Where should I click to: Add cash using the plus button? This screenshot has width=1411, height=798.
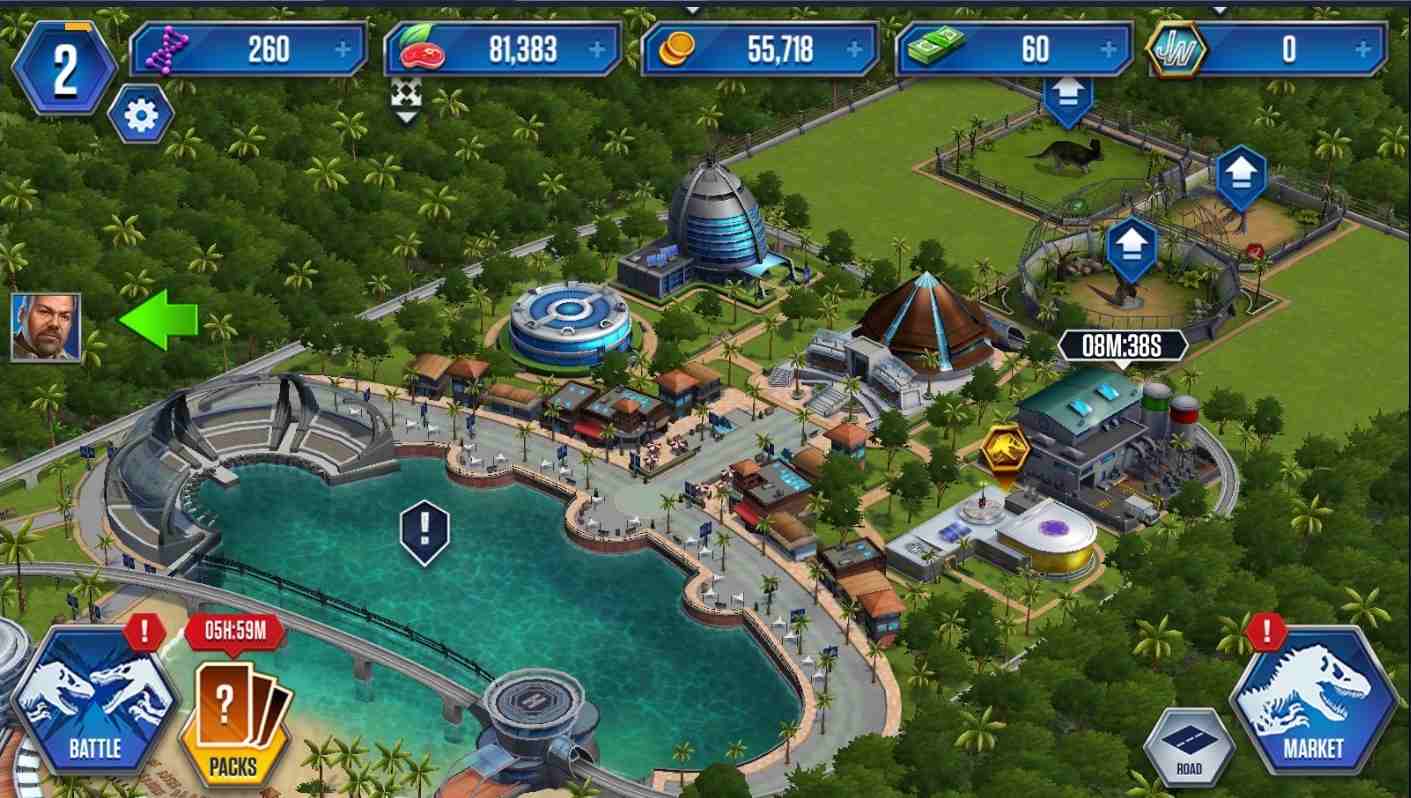click(1108, 46)
